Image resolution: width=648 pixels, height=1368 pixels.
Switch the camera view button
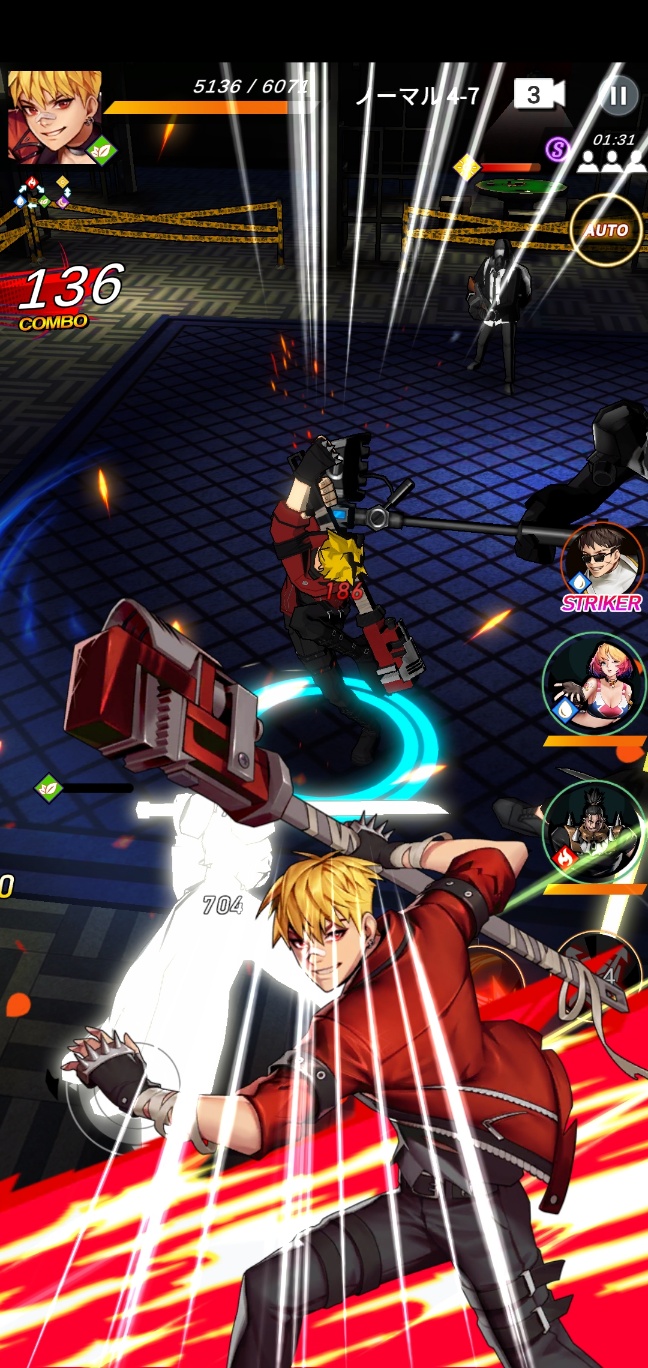tap(538, 95)
